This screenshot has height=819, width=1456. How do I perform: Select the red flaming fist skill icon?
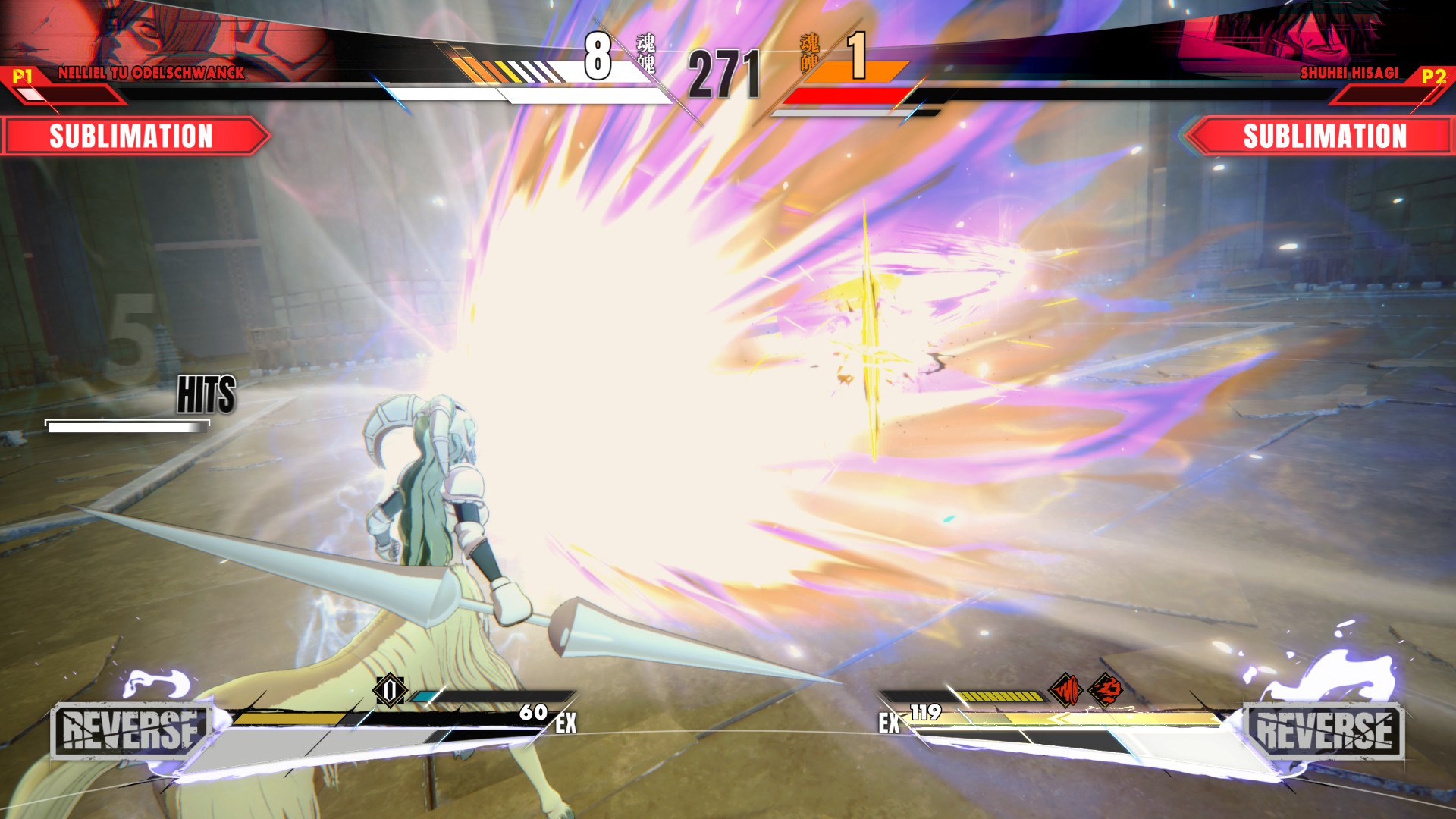click(1106, 690)
